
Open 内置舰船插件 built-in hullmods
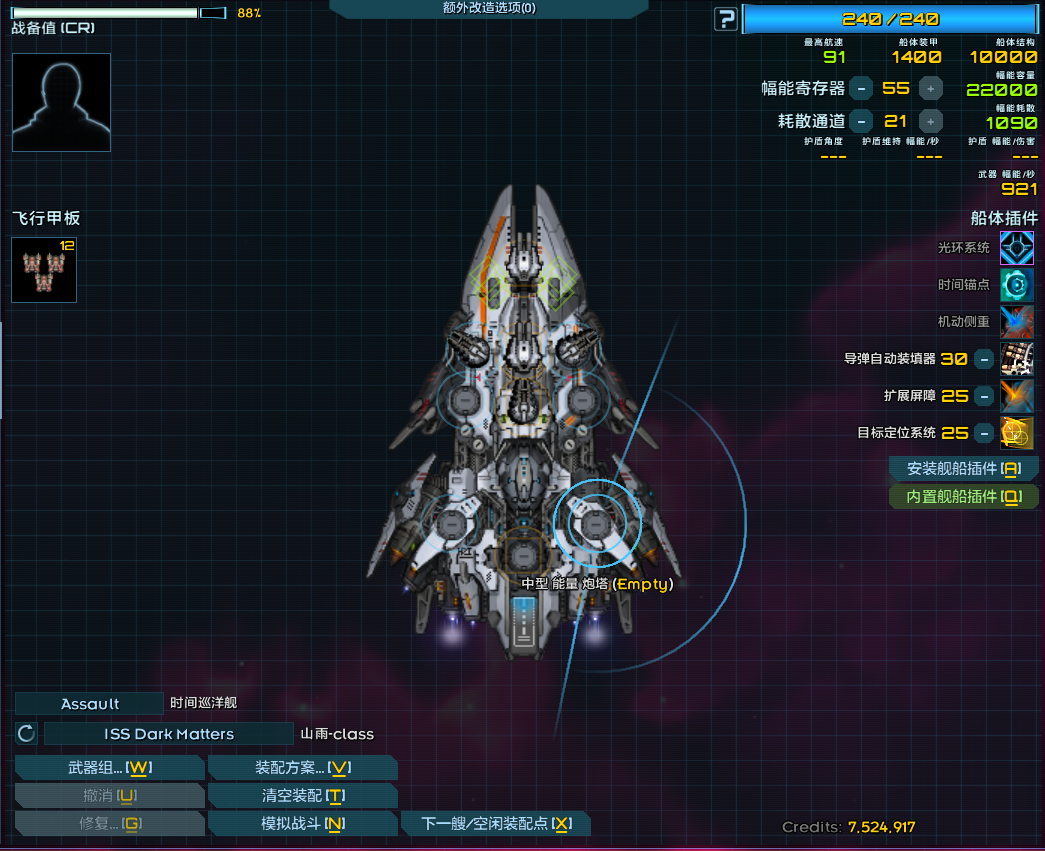(963, 496)
